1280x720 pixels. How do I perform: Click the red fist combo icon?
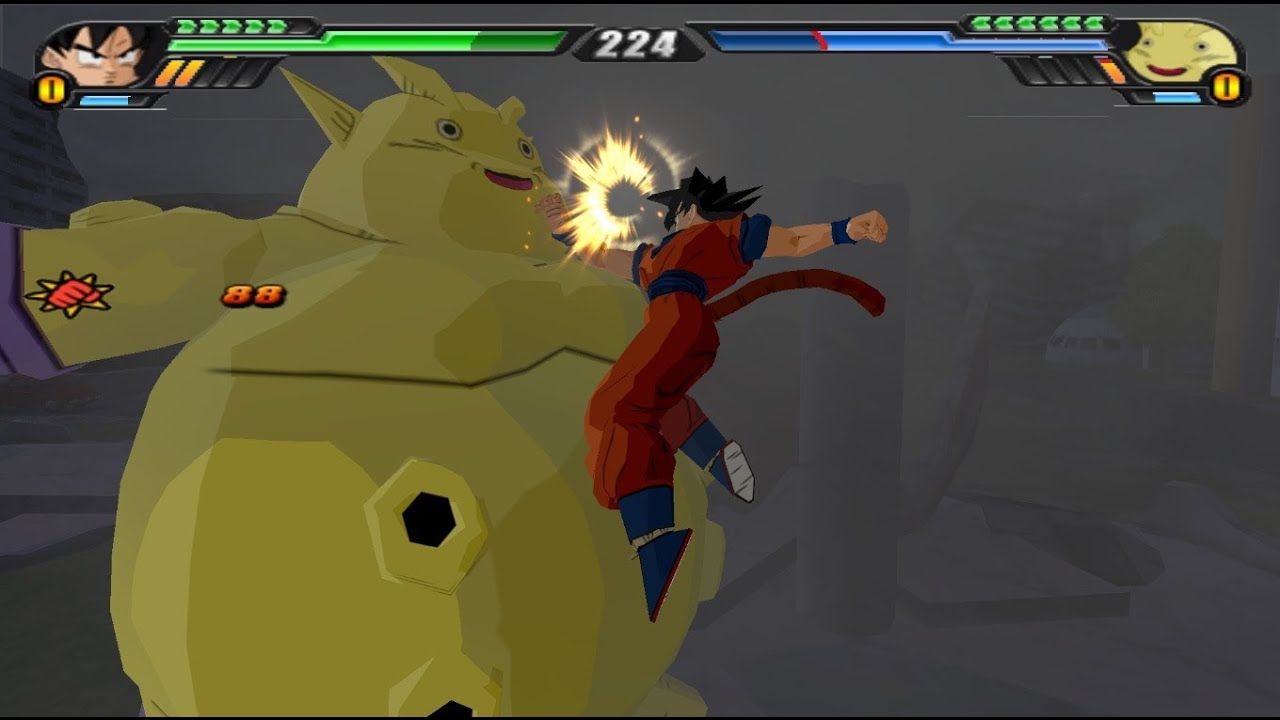[x=70, y=294]
